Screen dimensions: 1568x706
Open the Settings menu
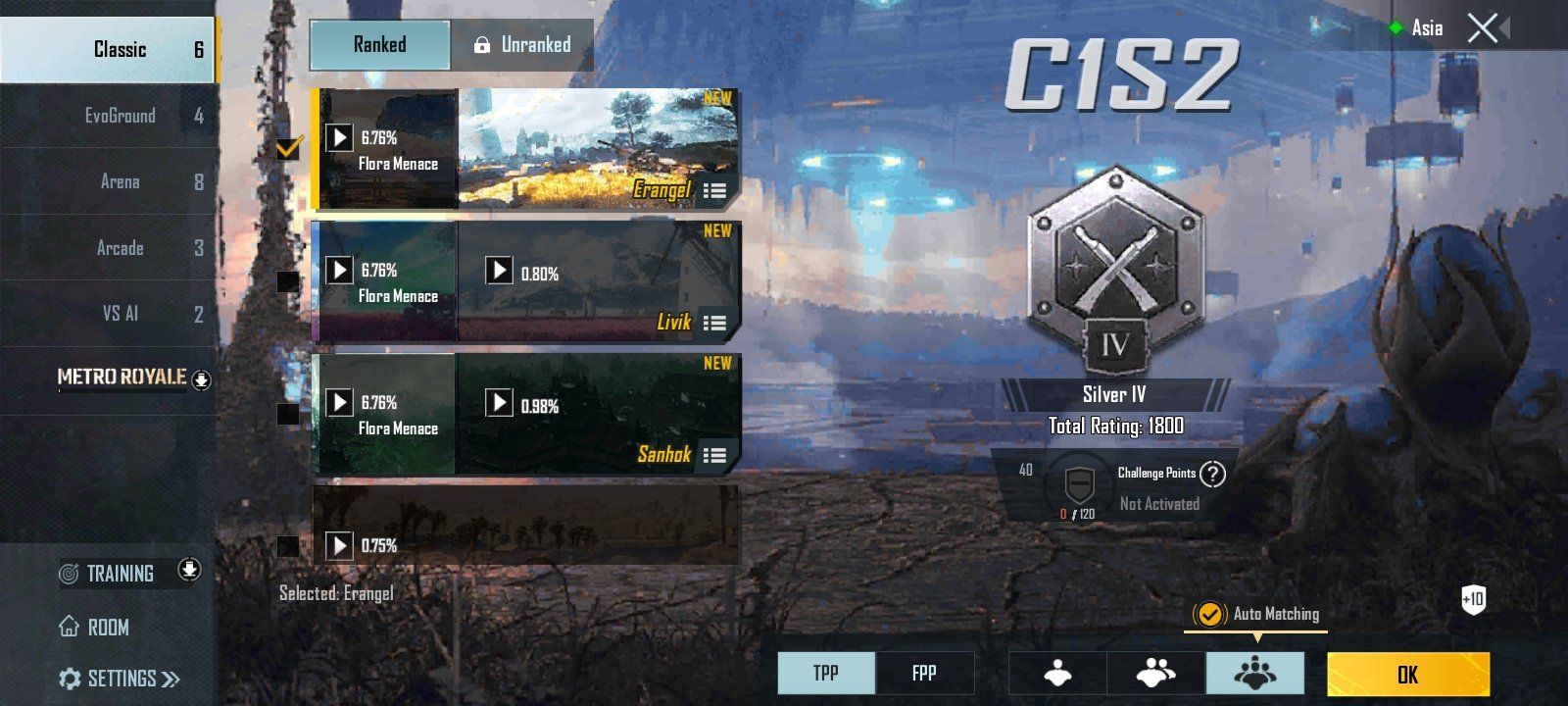tap(120, 679)
